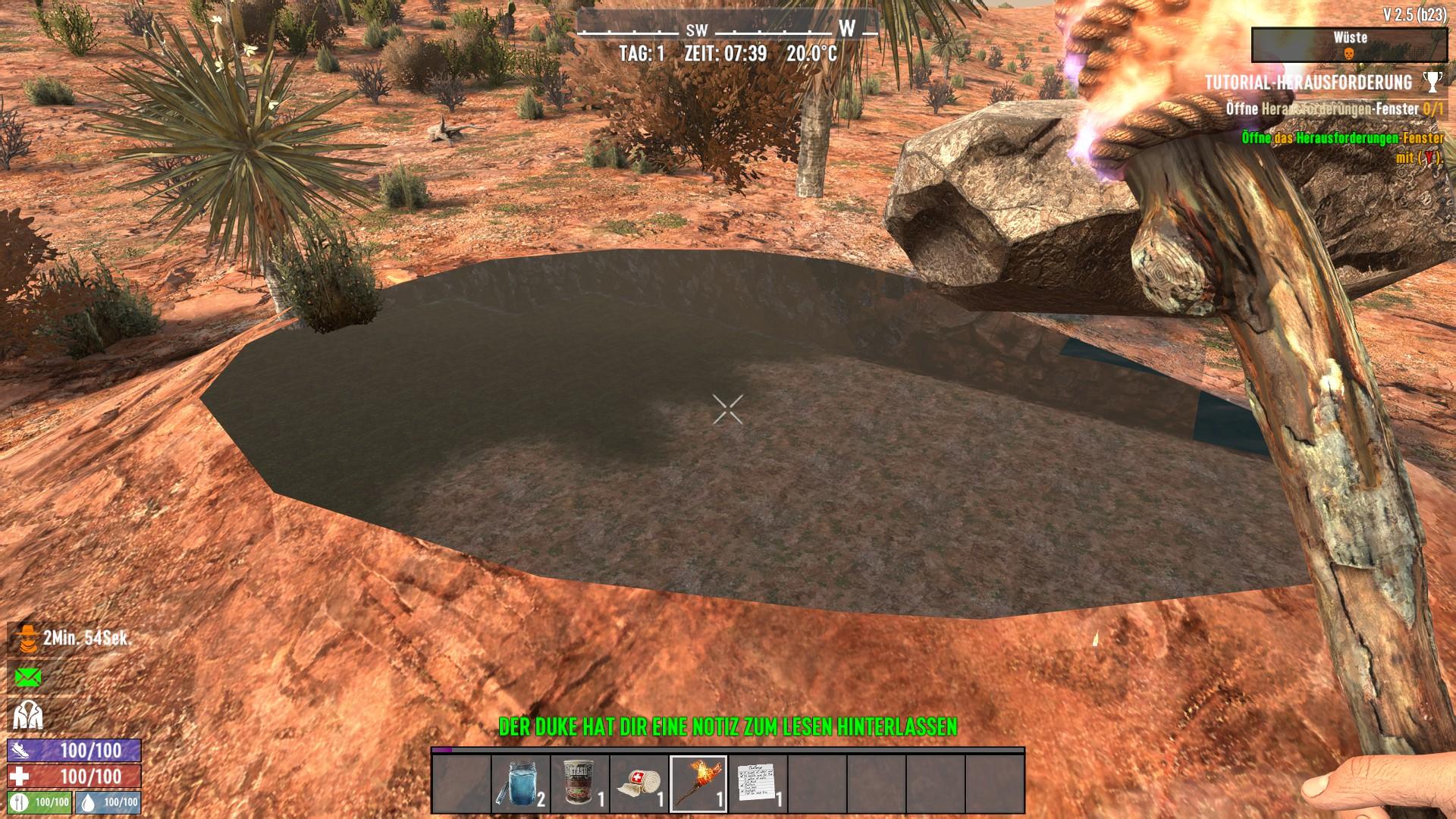Click the orange hat buff timer icon
The width and height of the screenshot is (1456, 819).
(x=28, y=639)
